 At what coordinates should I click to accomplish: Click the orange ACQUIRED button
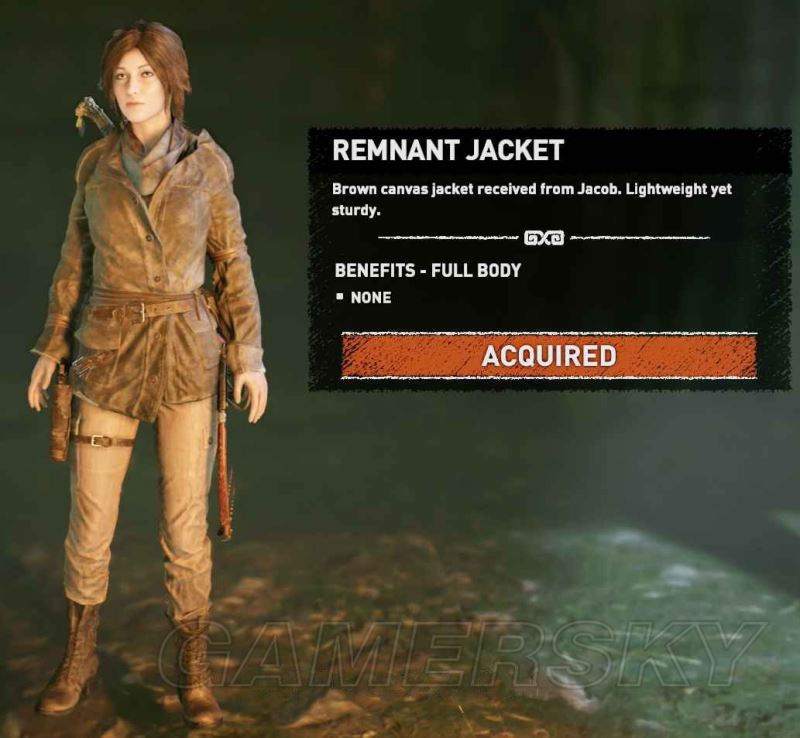[549, 356]
